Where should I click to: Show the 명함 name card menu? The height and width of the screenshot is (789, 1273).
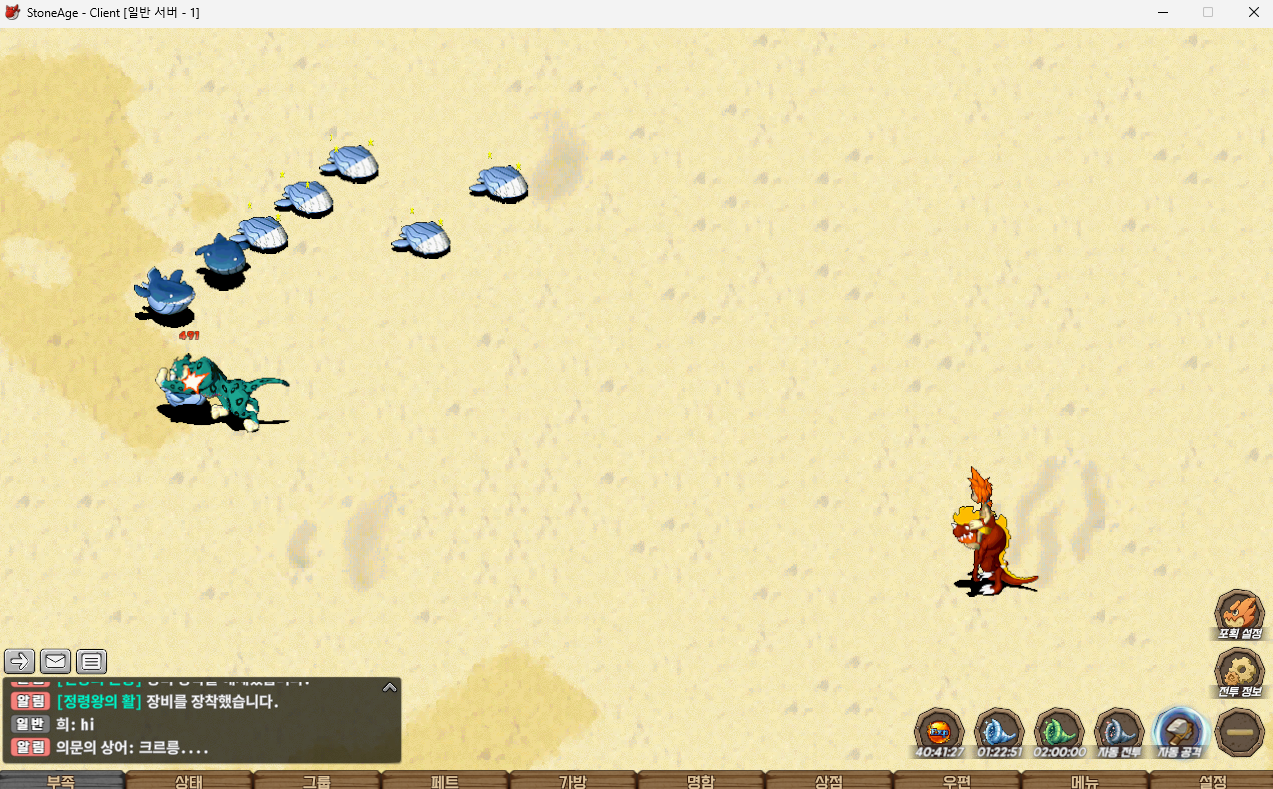tap(701, 780)
